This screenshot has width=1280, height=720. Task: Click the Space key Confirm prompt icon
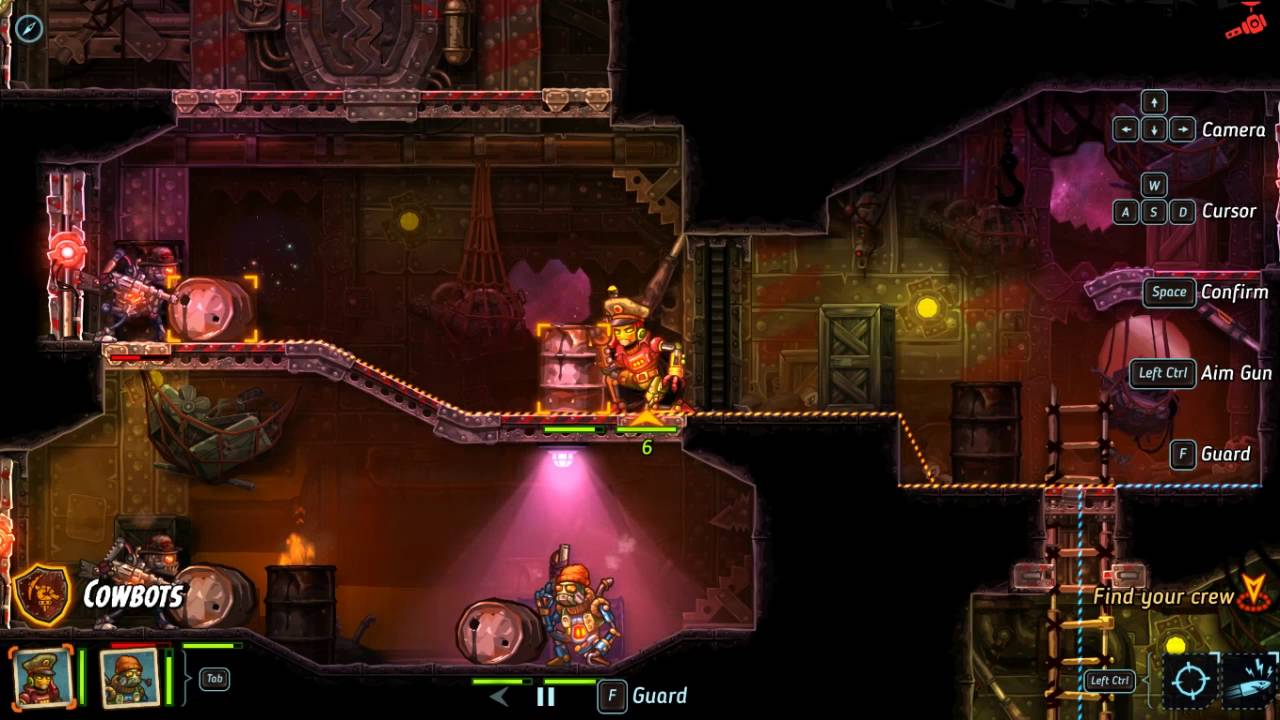(x=1168, y=292)
